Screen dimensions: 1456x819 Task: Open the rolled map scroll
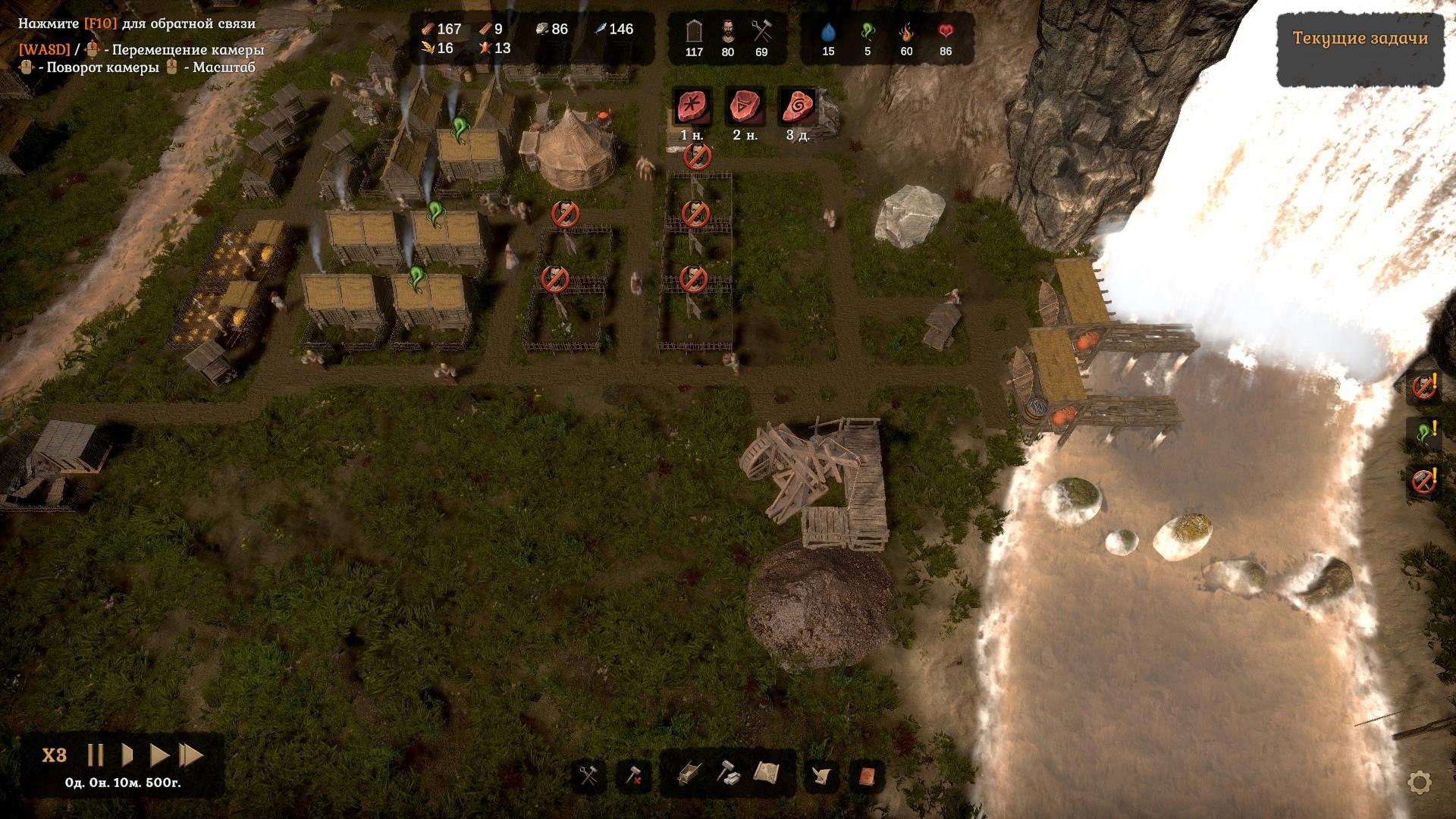pos(767,773)
